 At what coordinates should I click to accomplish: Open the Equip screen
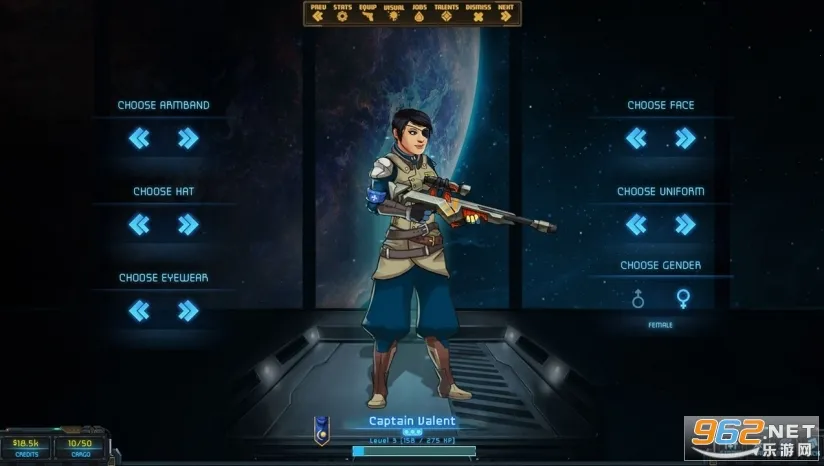tap(370, 15)
